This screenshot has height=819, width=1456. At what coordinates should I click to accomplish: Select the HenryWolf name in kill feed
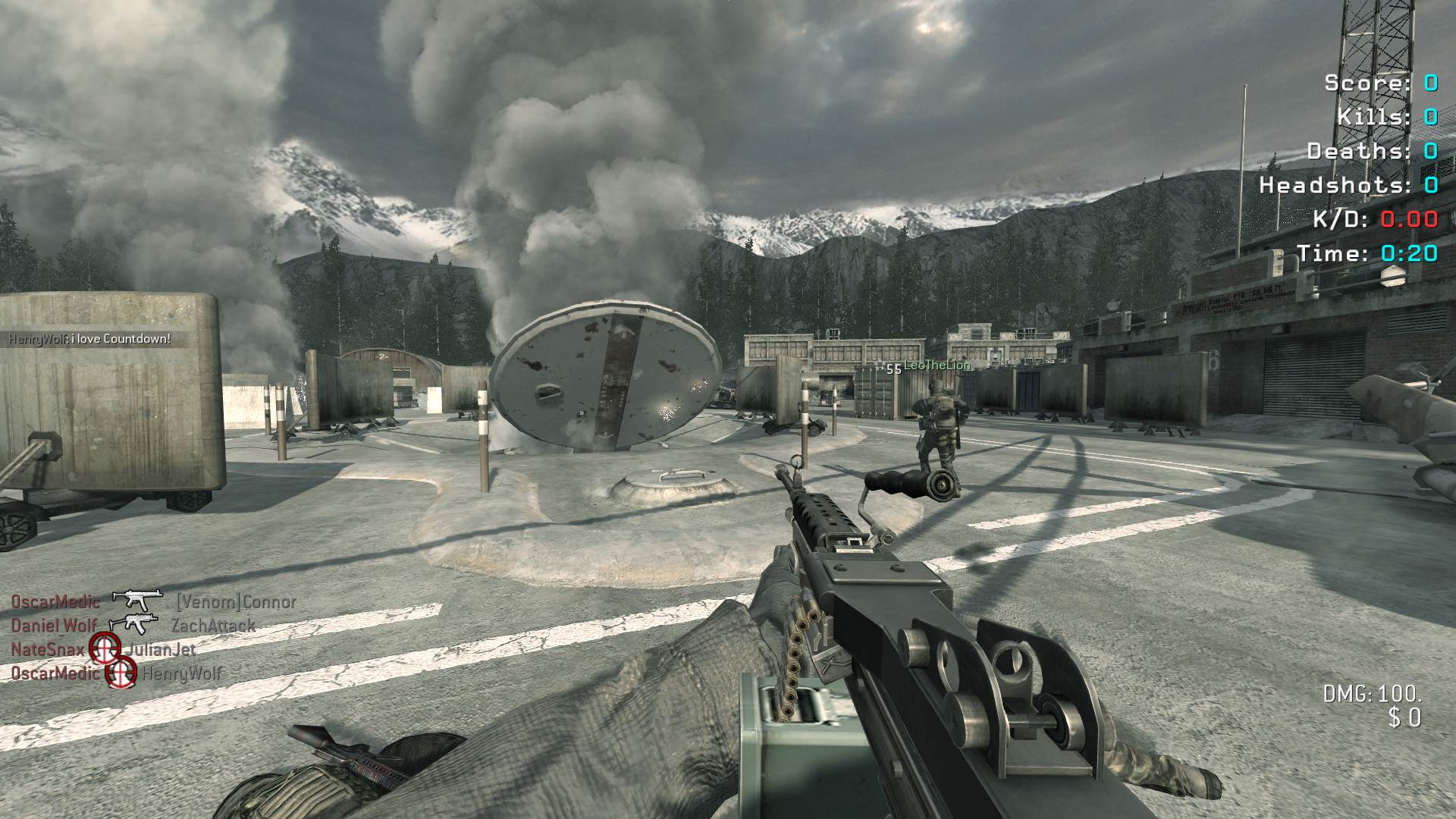pos(182,673)
